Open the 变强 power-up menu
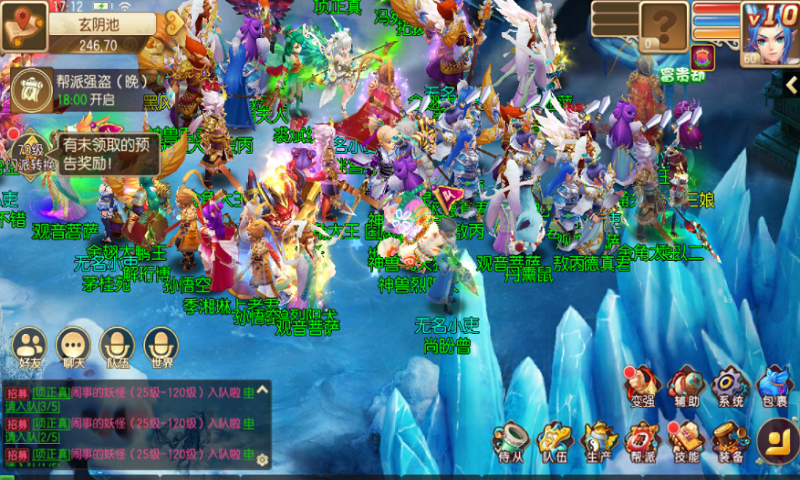Viewport: 800px width, 480px height. [x=642, y=385]
